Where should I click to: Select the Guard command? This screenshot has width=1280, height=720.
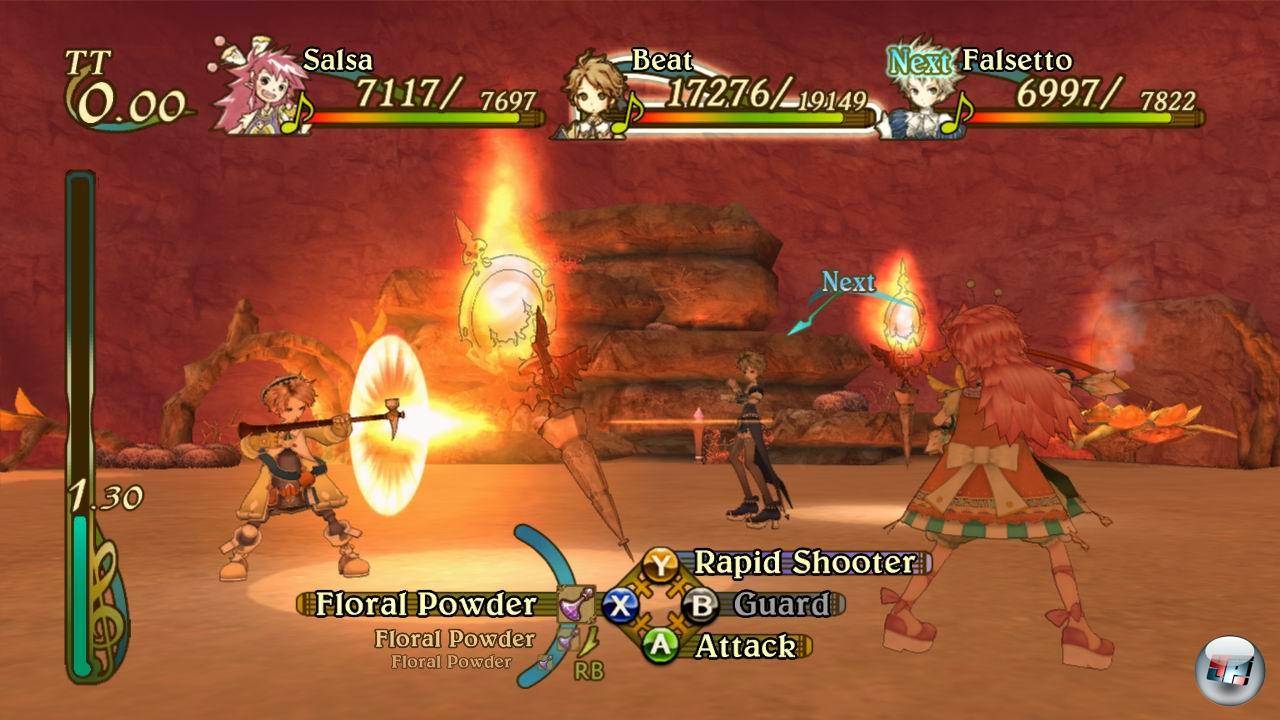[x=780, y=604]
